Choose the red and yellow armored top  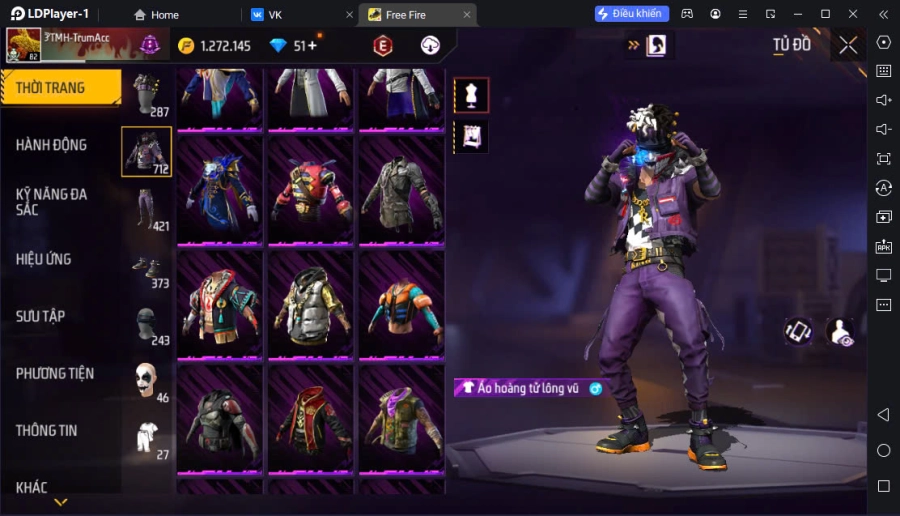(310, 190)
